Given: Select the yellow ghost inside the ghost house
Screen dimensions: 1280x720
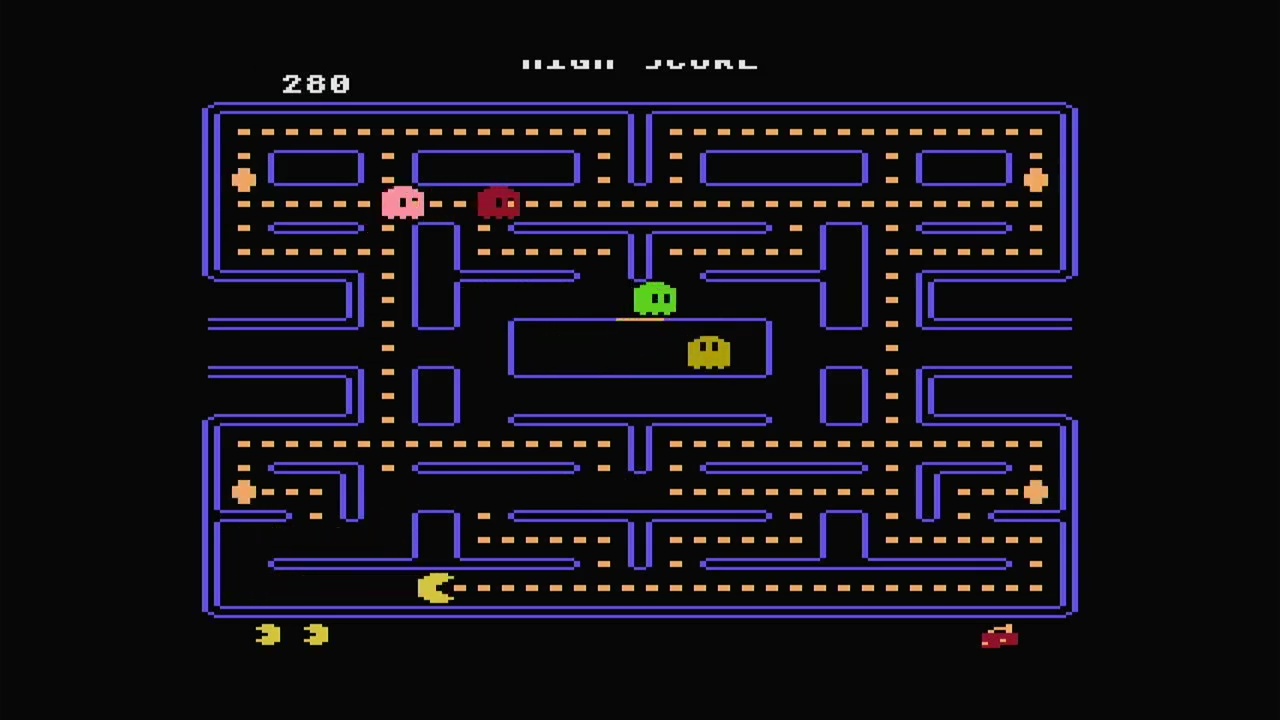Looking at the screenshot, I should tap(709, 352).
